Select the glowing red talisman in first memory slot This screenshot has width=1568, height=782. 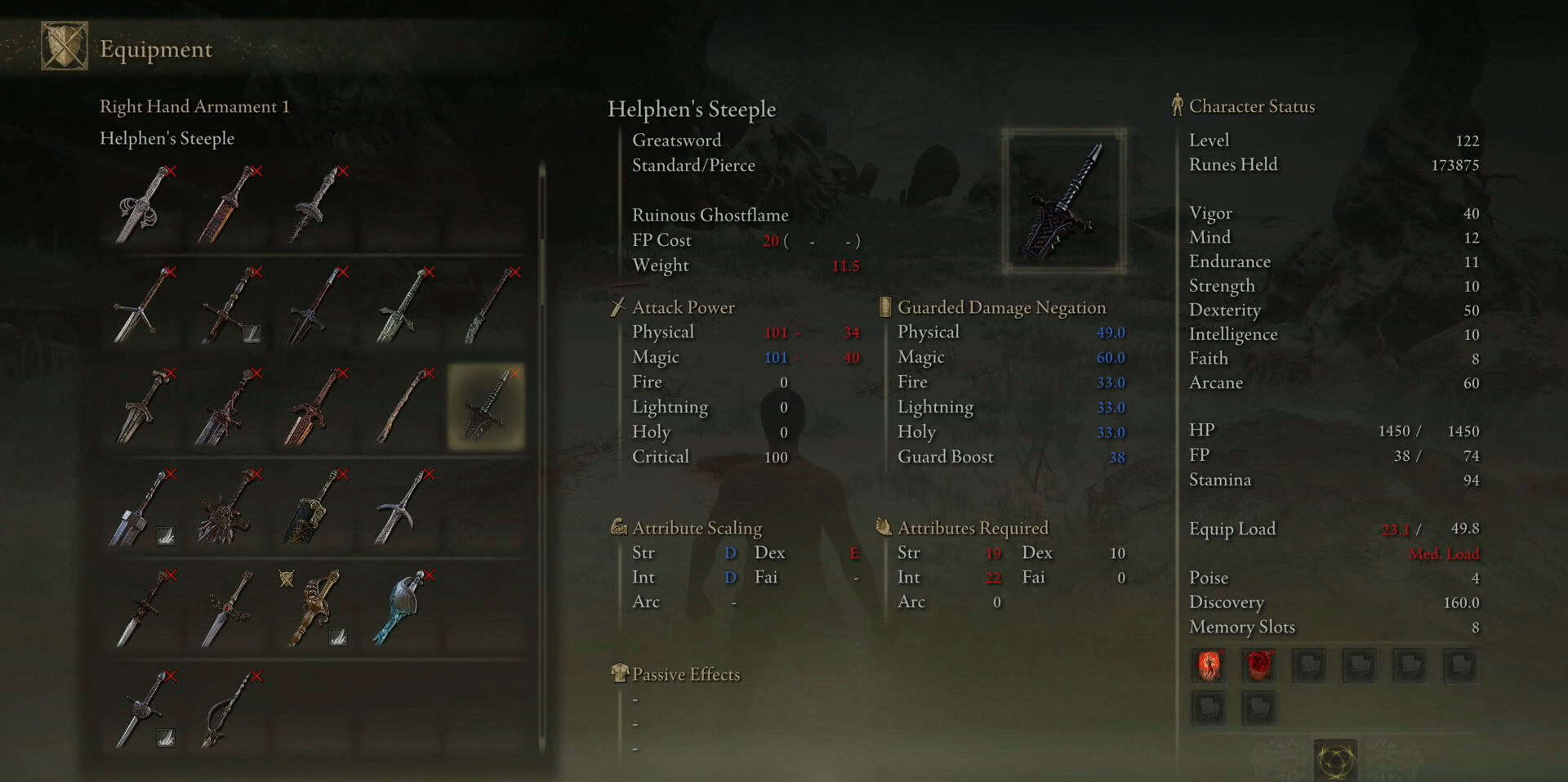coord(1208,665)
